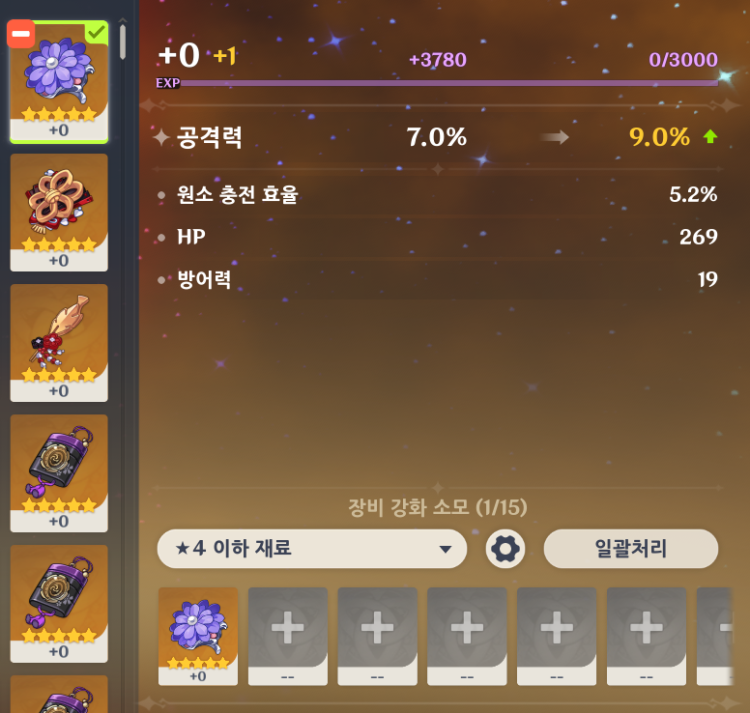Remove the purple flower from the material slot row
750x713 pixels.
click(198, 635)
